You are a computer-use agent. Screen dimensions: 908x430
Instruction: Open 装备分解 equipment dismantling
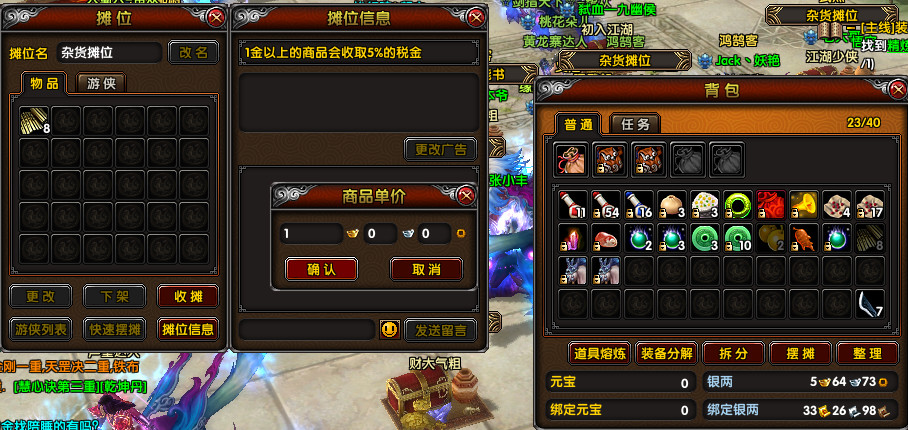point(666,353)
